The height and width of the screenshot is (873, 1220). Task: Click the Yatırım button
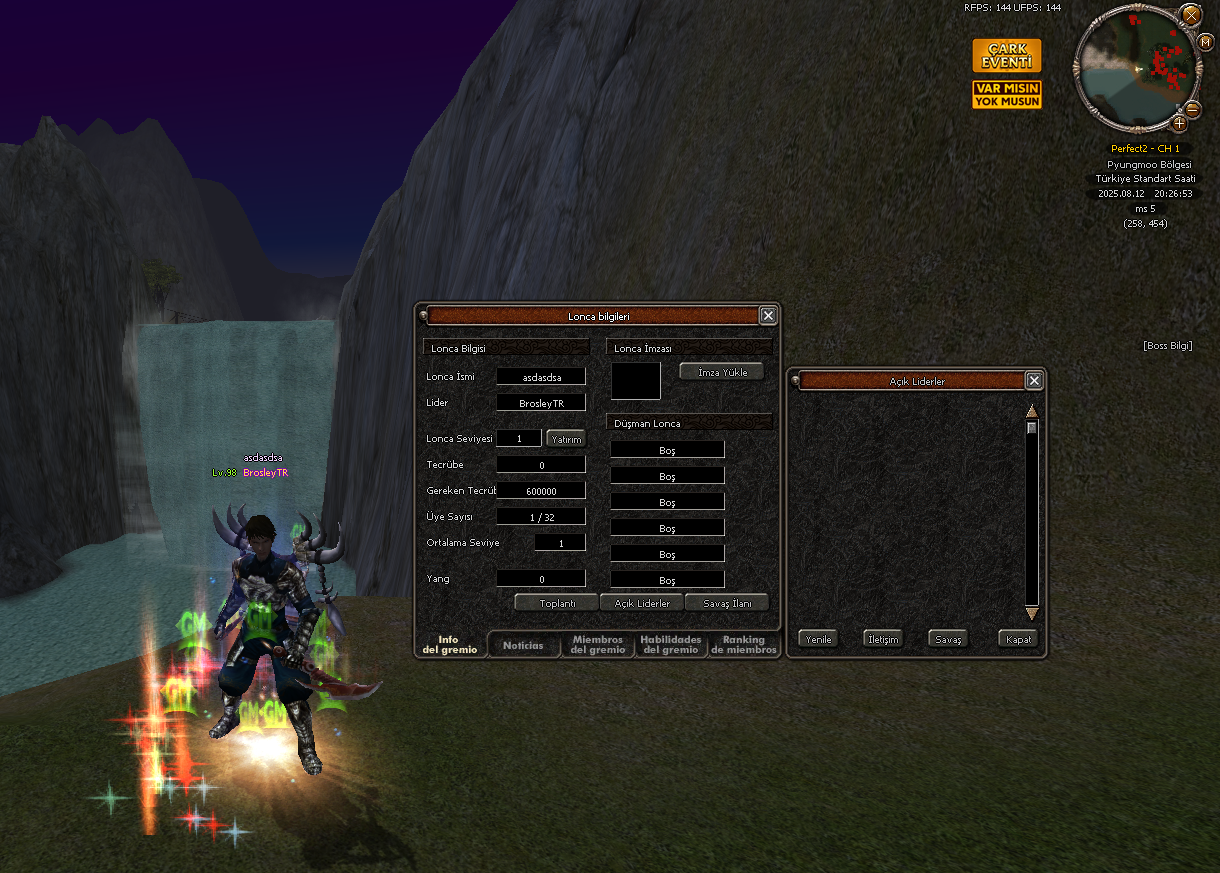tap(565, 438)
